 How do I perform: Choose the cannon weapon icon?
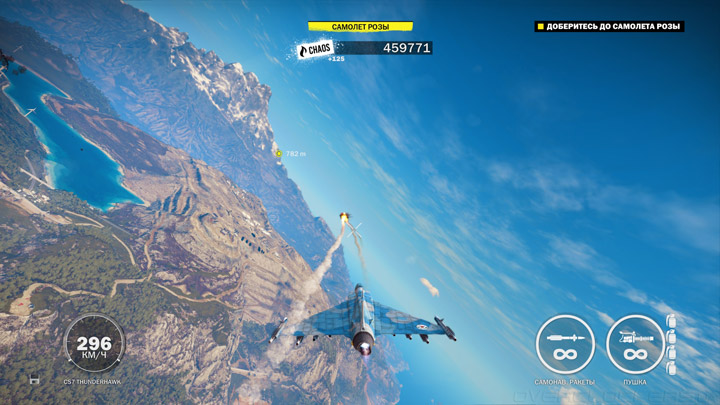[635, 344]
